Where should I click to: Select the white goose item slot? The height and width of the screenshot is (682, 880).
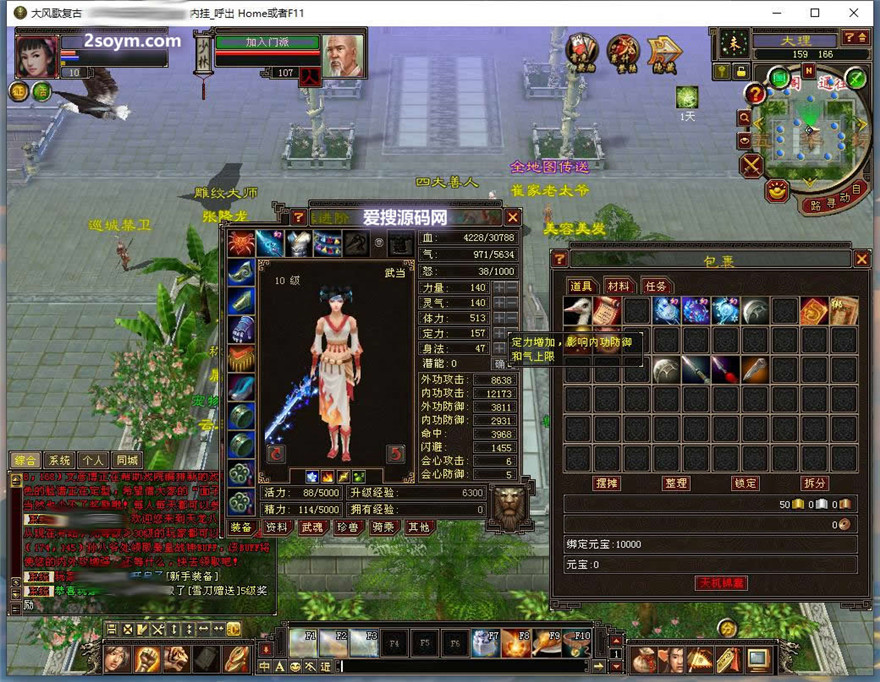click(577, 311)
